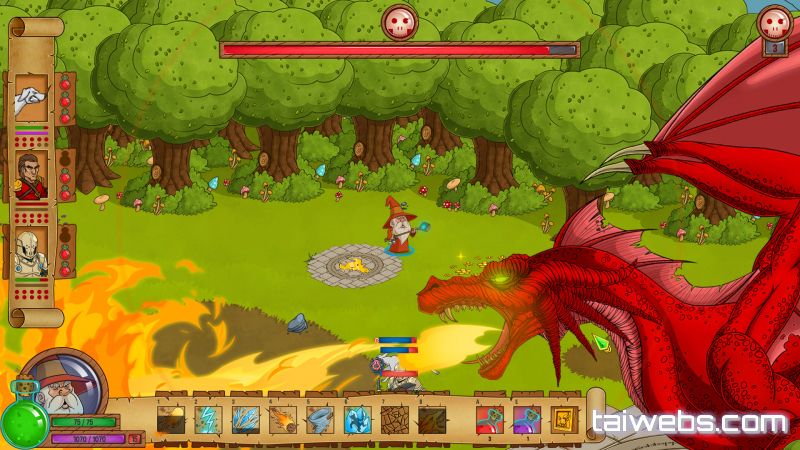Select the red-armored warrior portrait
The image size is (800, 450).
[32, 176]
